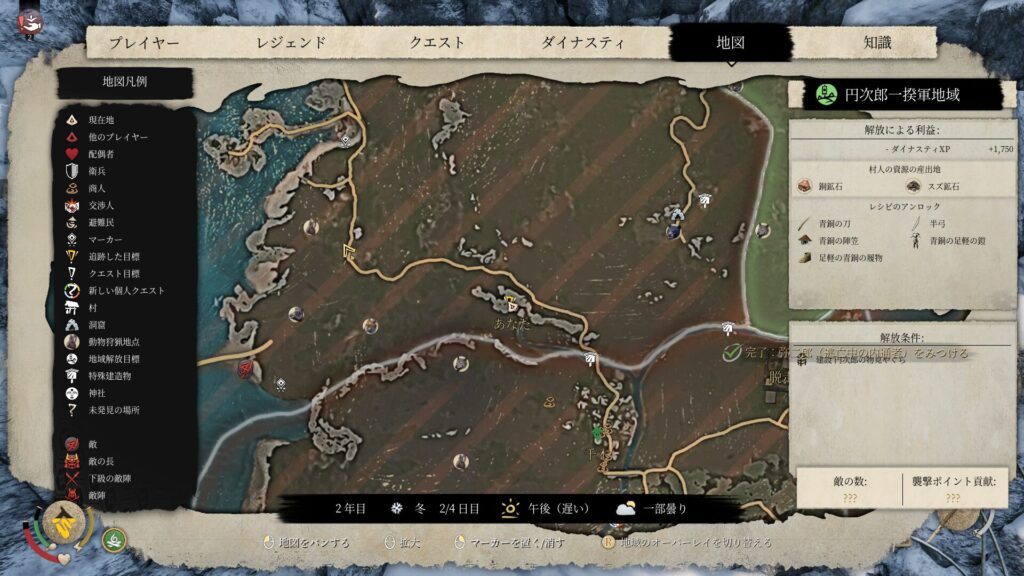Click the 円次郎一揆軍地域 region header

[x=895, y=95]
